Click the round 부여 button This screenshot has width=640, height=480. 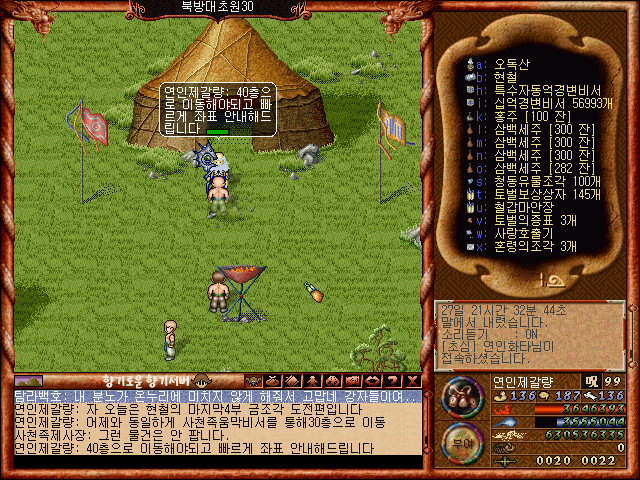coord(461,441)
